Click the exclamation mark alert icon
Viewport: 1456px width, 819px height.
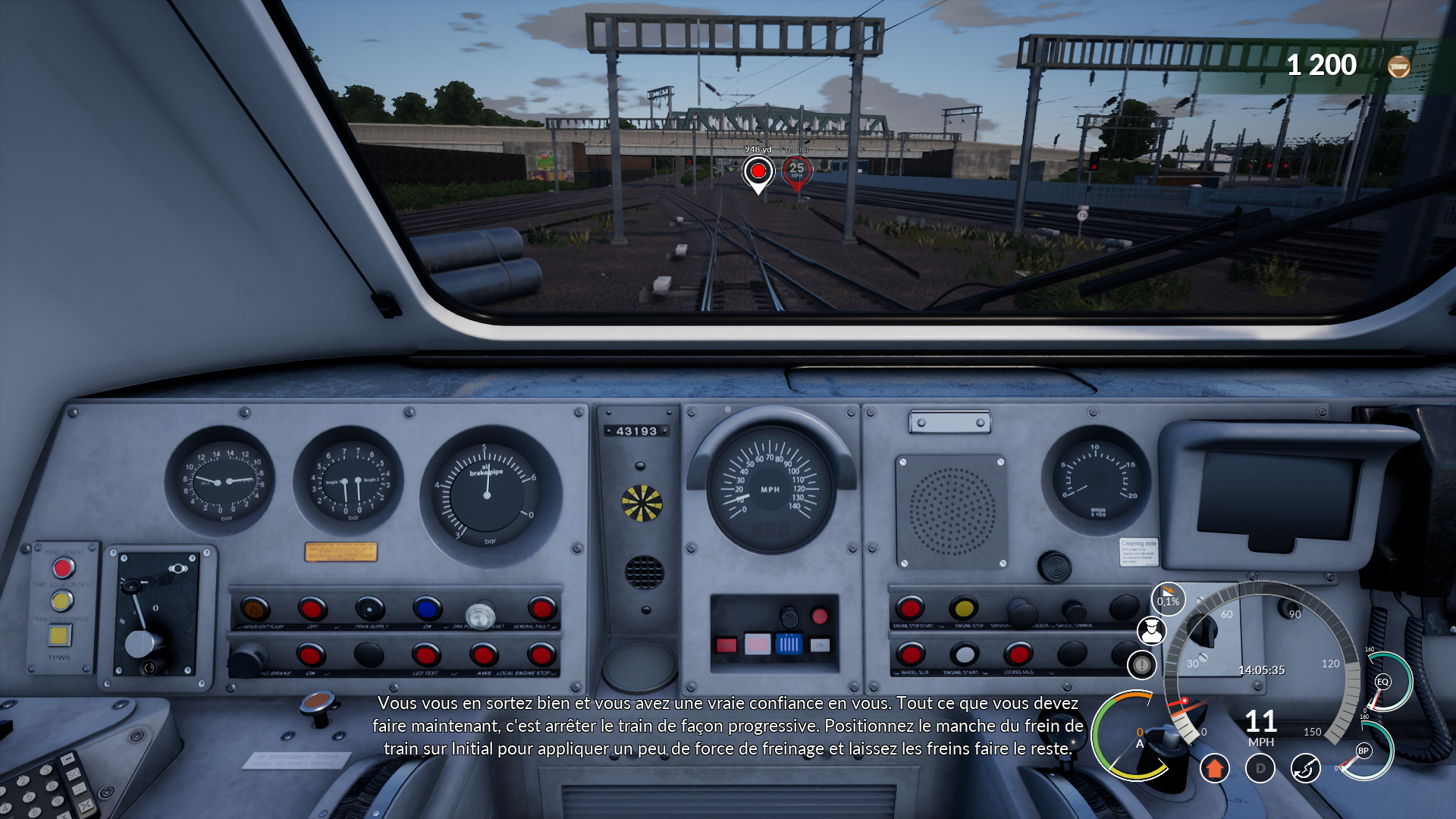1141,665
